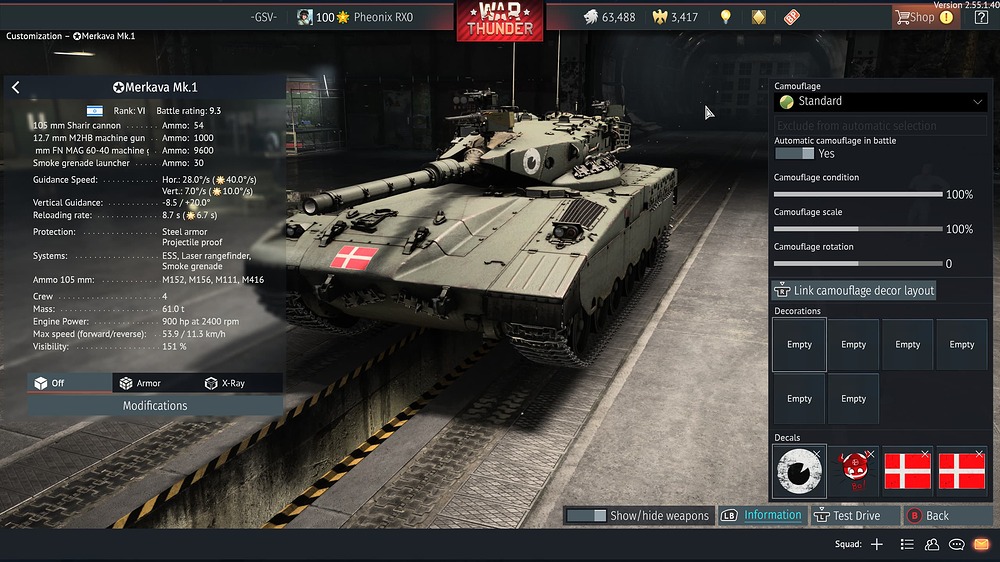The height and width of the screenshot is (562, 1000).
Task: Toggle the Show/hide weapons switch
Action: (586, 516)
